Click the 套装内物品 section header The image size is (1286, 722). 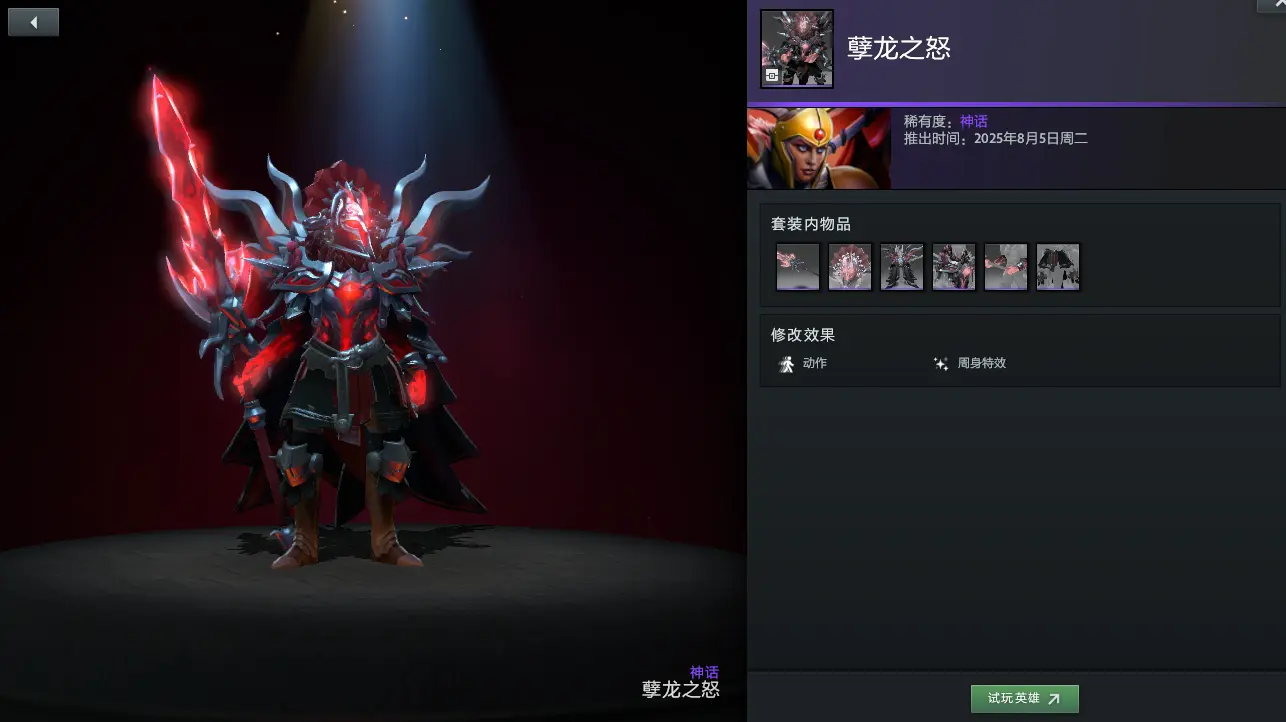(812, 224)
